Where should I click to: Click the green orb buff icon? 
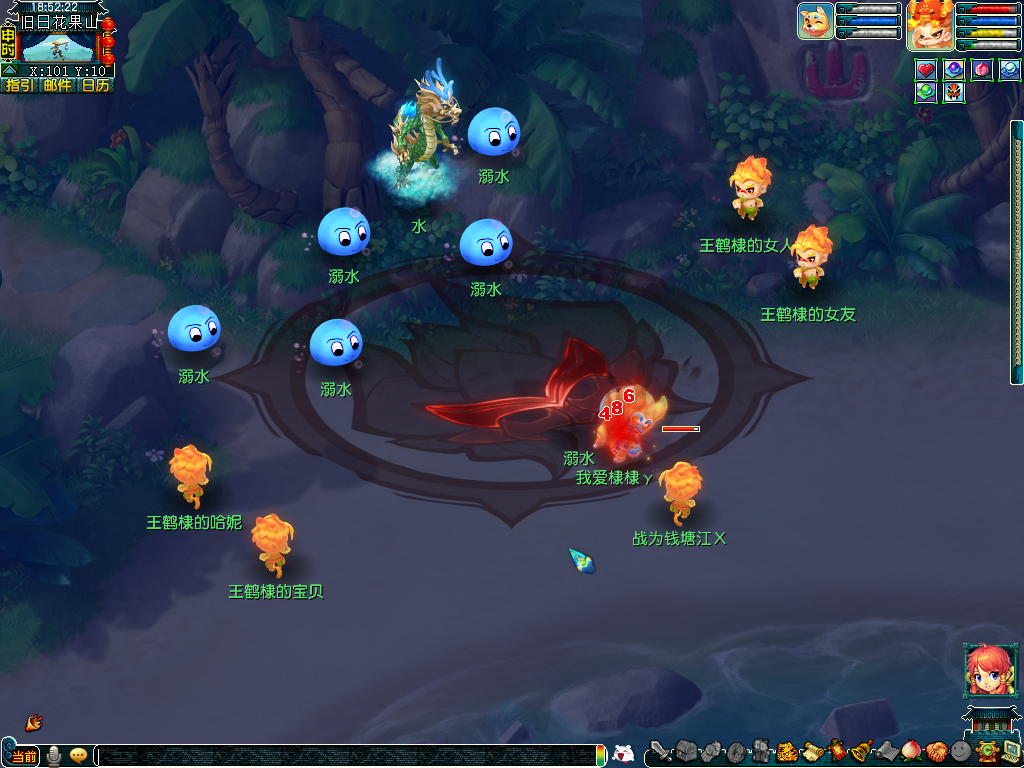click(926, 92)
